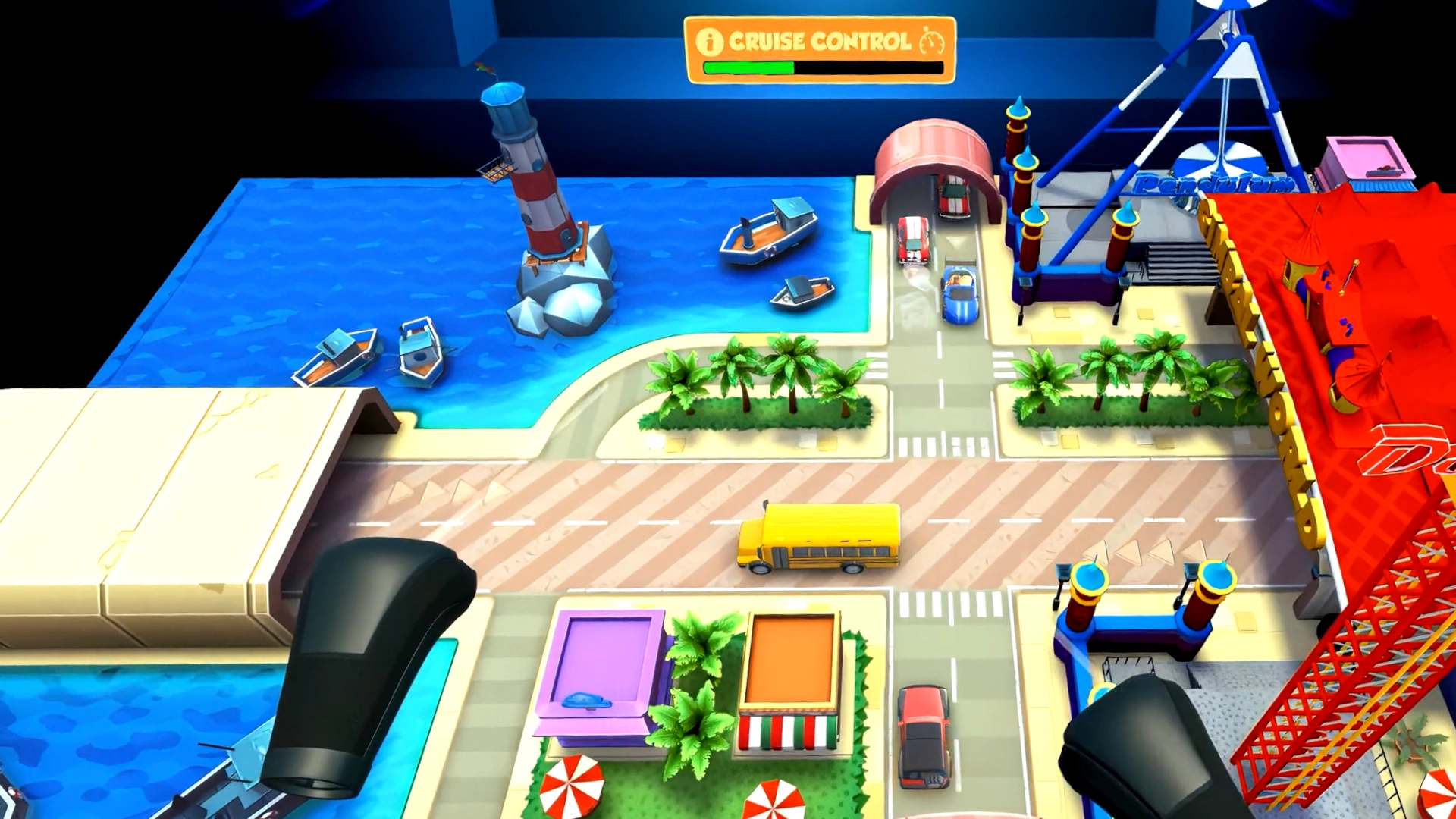The width and height of the screenshot is (1456, 819).
Task: Select the Cruise Control objective title
Action: [819, 41]
